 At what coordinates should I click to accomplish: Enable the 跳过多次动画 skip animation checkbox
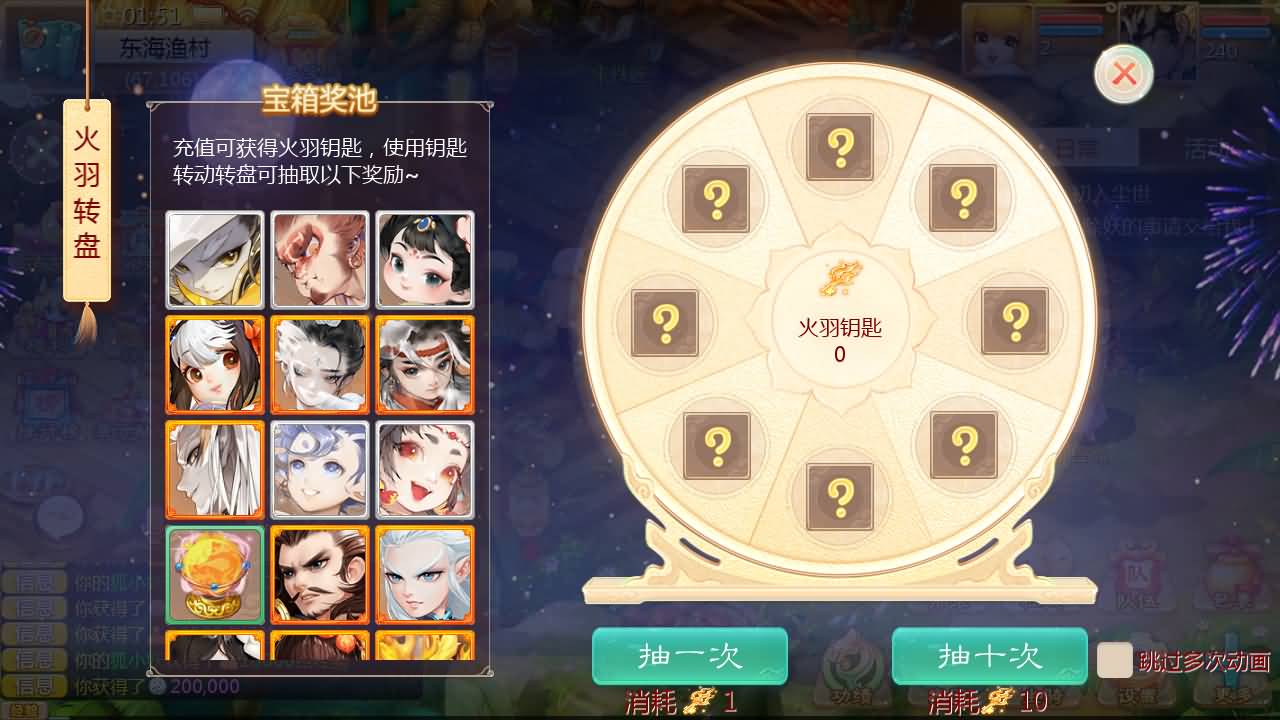(1115, 663)
